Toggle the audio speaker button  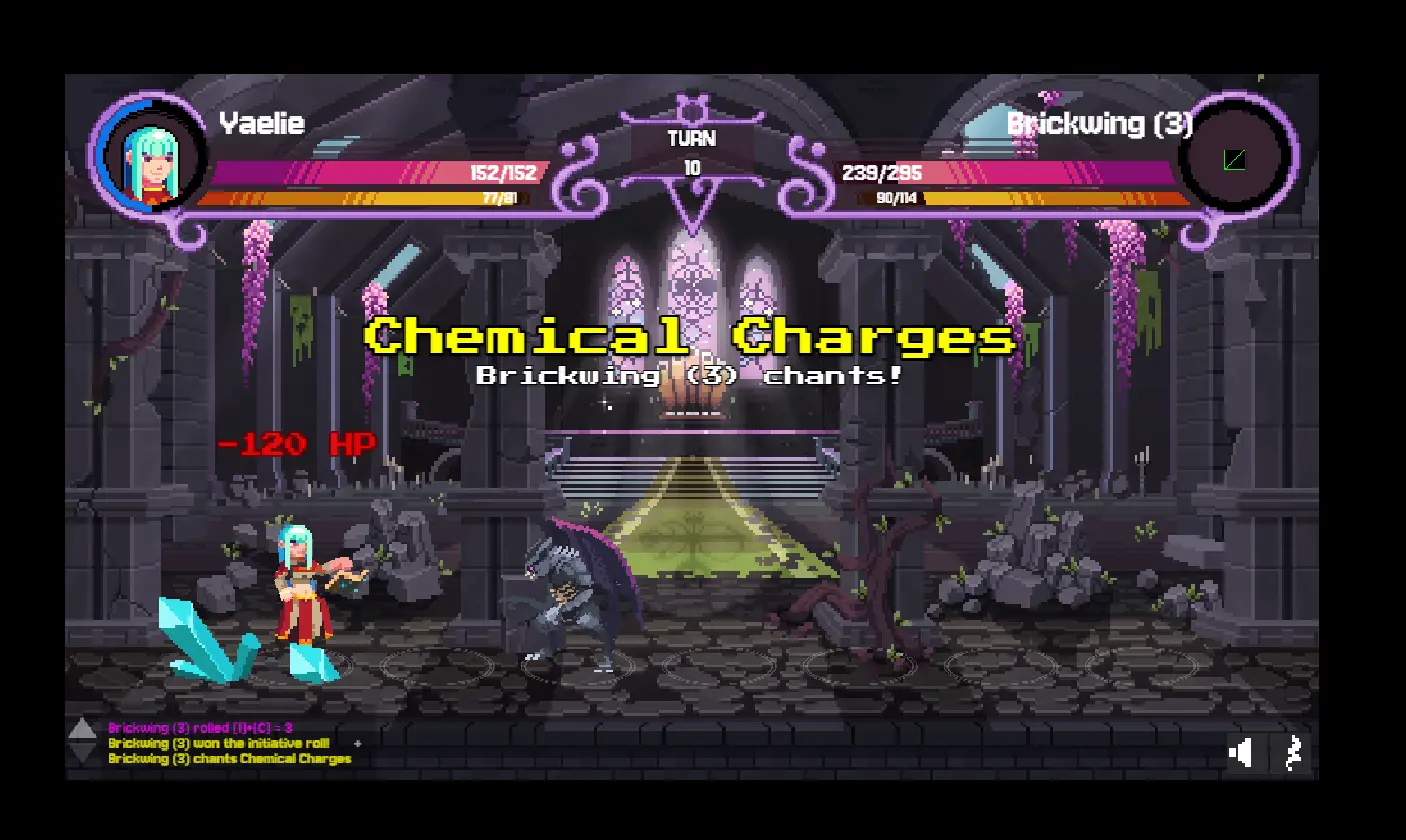point(1242,753)
